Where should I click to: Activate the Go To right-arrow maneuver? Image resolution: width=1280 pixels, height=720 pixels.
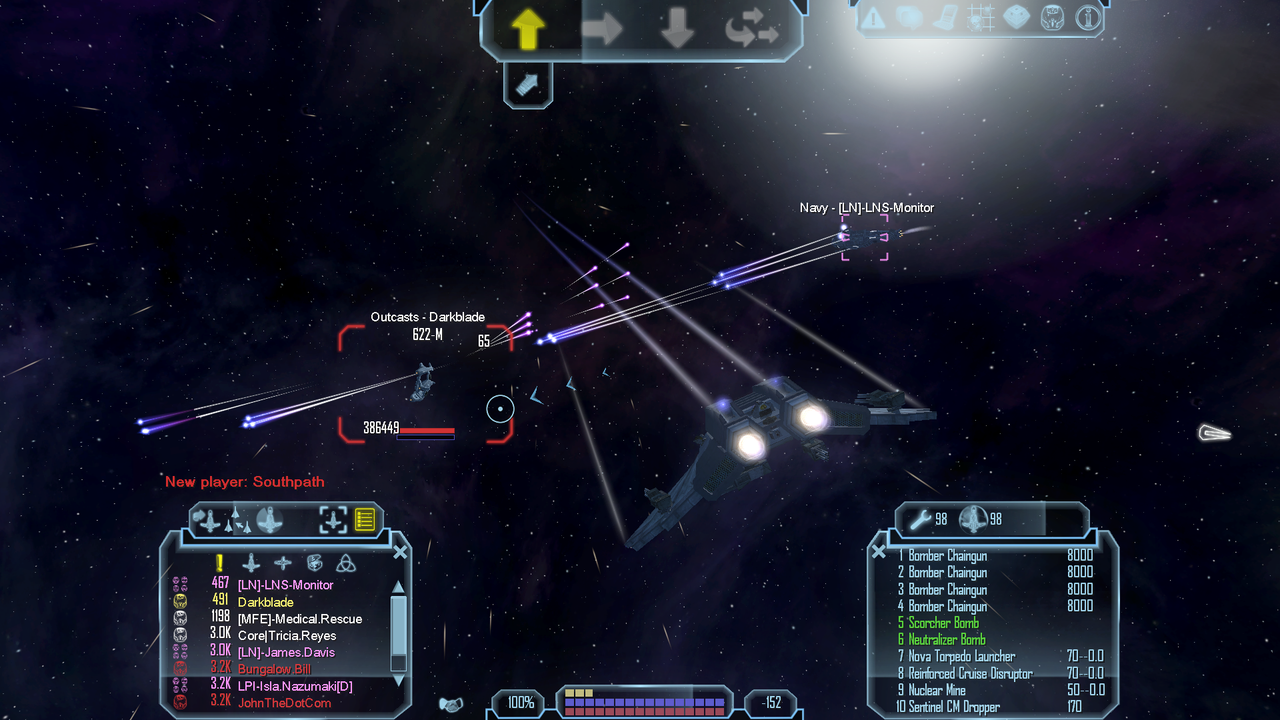click(x=601, y=29)
